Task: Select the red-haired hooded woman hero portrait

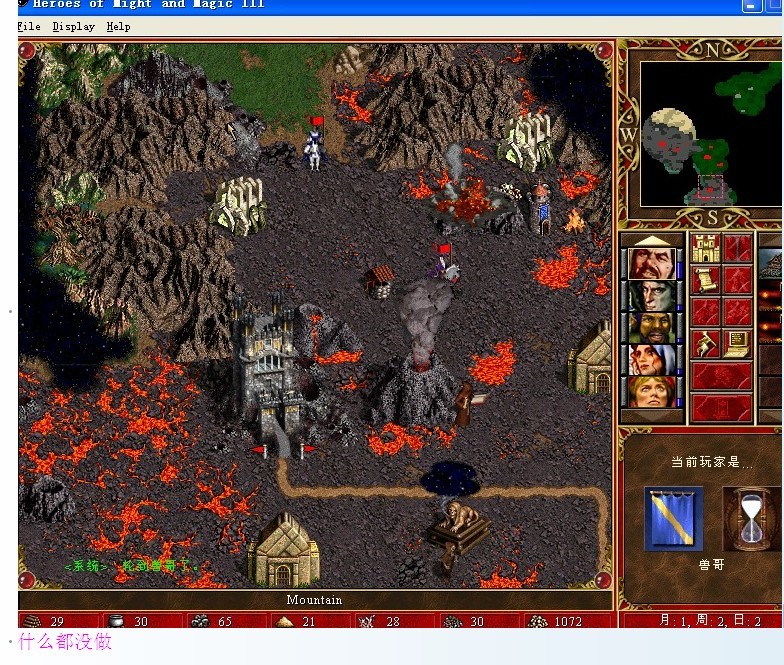Action: click(651, 359)
